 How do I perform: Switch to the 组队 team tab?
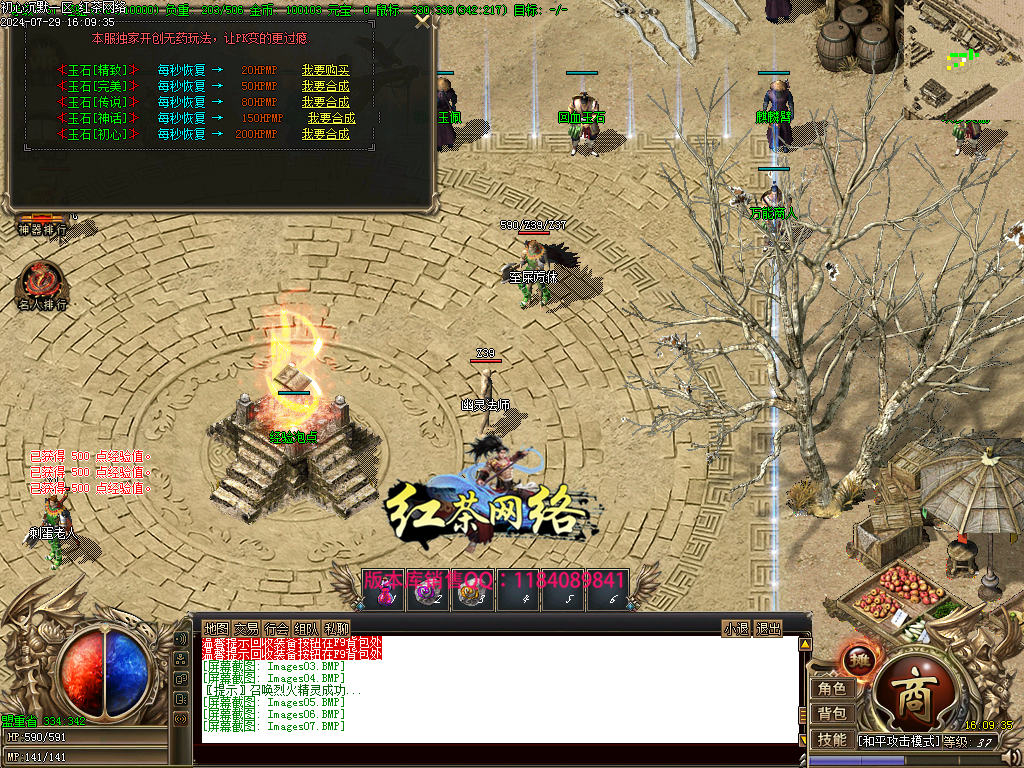coord(307,628)
